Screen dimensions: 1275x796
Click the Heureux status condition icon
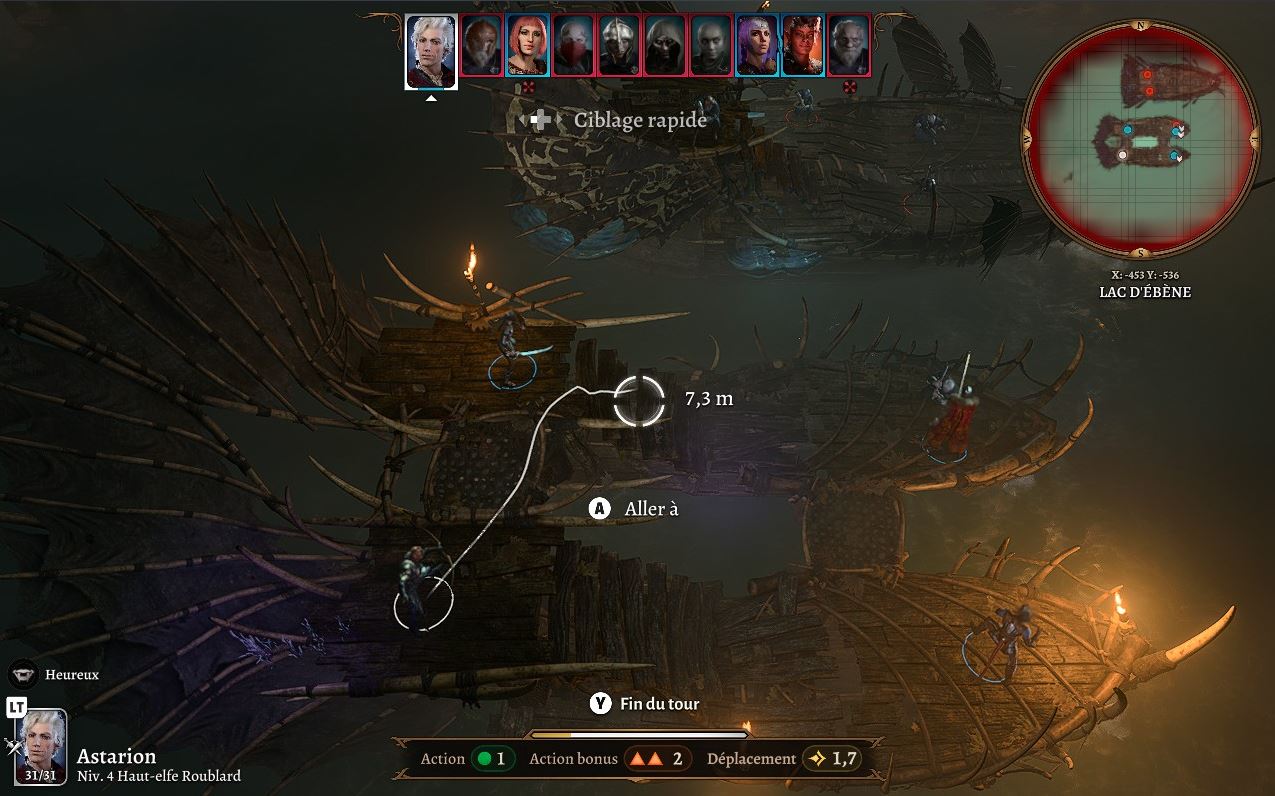click(x=24, y=674)
